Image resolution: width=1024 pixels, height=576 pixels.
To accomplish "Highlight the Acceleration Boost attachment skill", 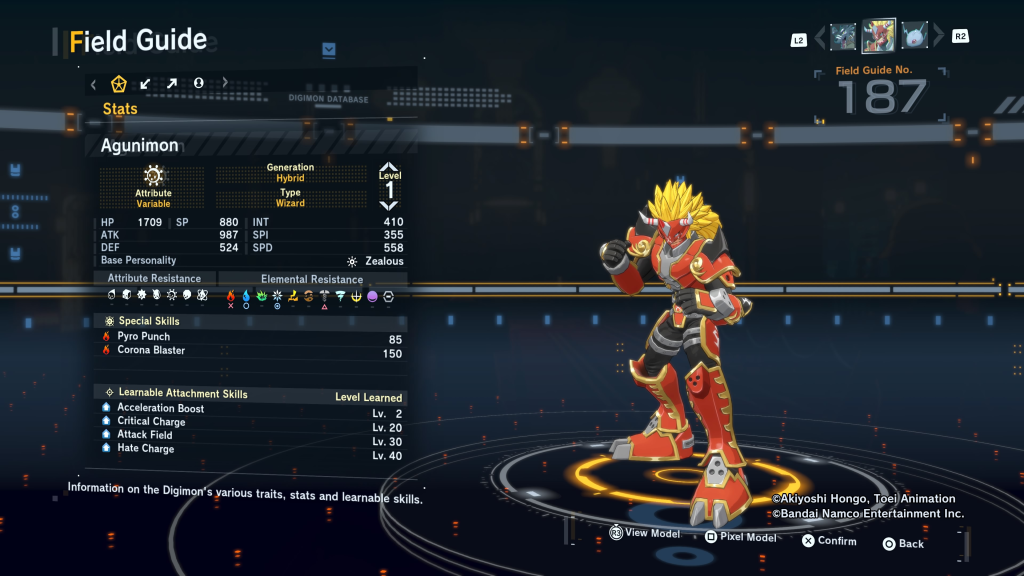I will pos(160,408).
